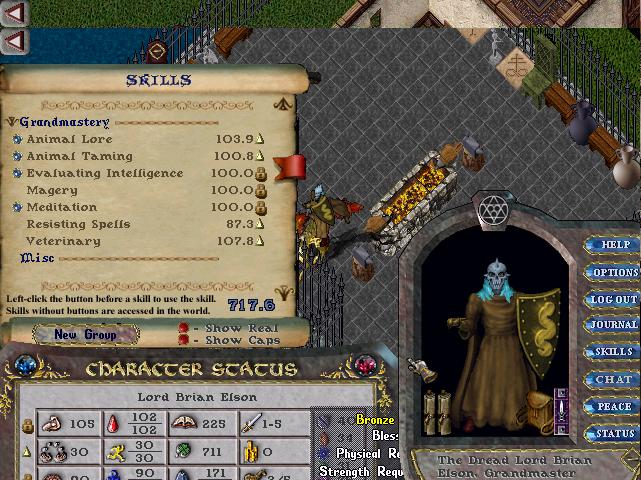Open the Options settings
641x480 pixels.
click(614, 272)
